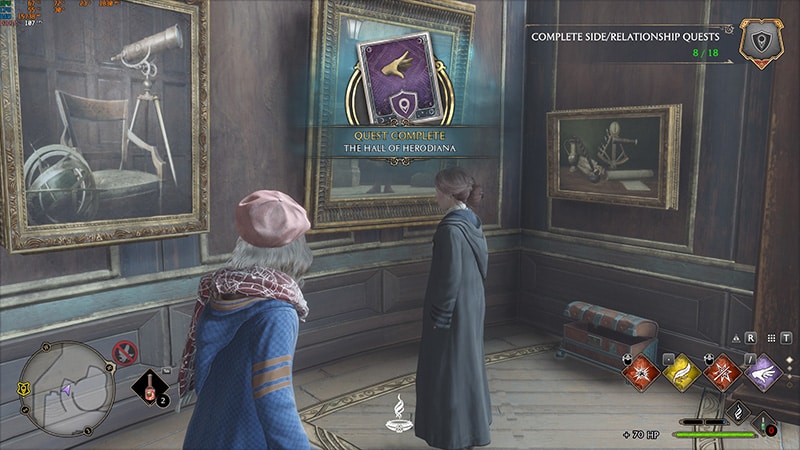This screenshot has height=450, width=800.
Task: Activate the red crossed-burst spell diamond
Action: tap(721, 371)
